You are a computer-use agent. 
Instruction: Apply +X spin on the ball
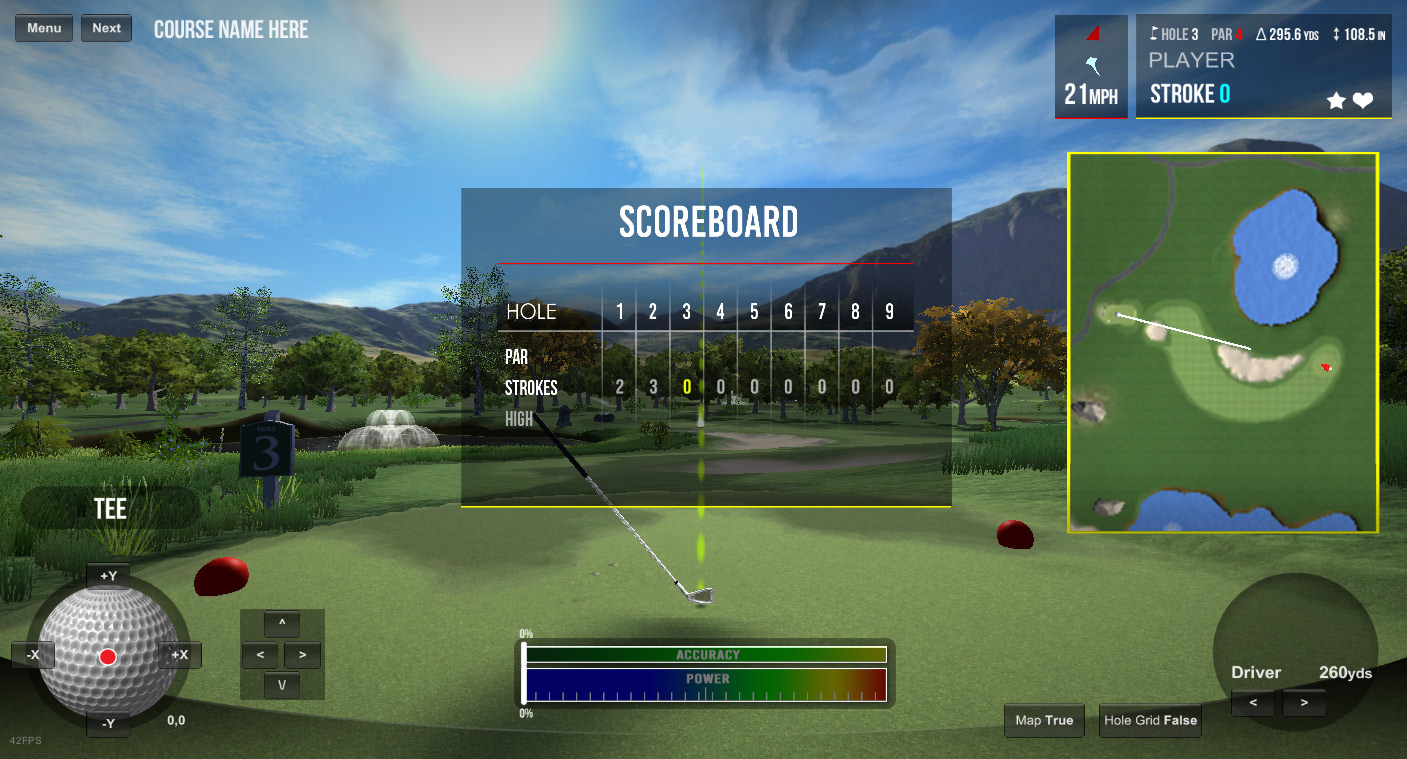pyautogui.click(x=180, y=655)
